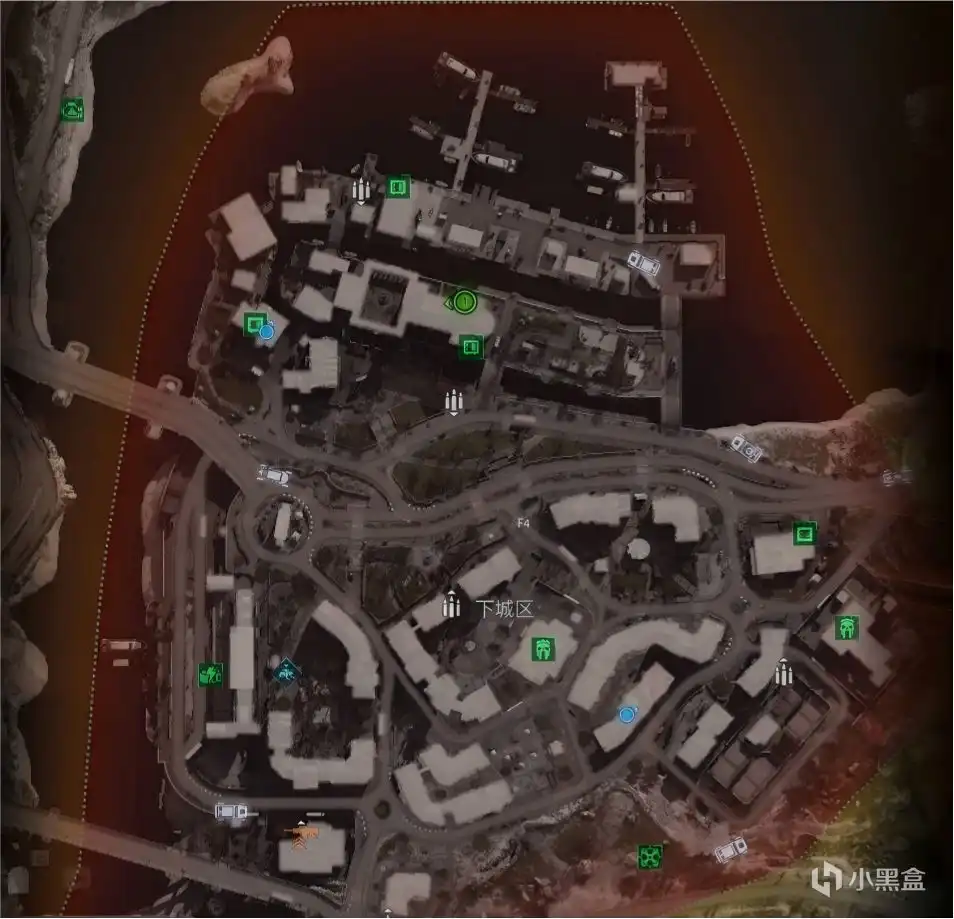
Task: Select the helmet marker beside 下城区 label
Action: click(x=544, y=648)
